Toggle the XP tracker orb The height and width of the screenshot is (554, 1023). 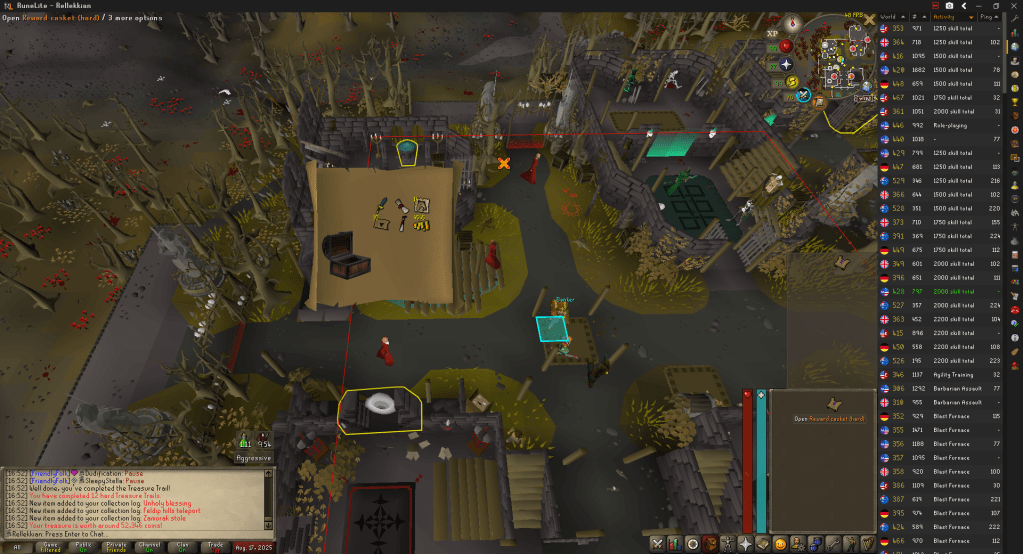pos(772,33)
